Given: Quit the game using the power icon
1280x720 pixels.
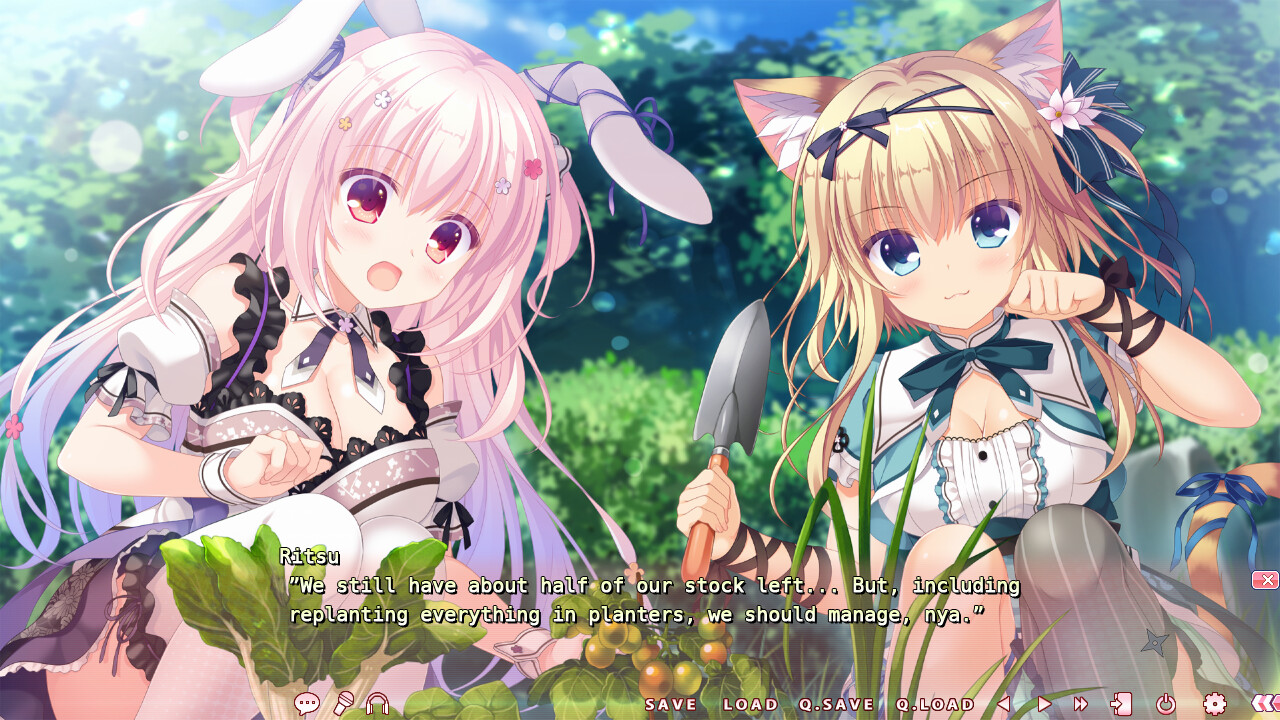Looking at the screenshot, I should pyautogui.click(x=1166, y=703).
